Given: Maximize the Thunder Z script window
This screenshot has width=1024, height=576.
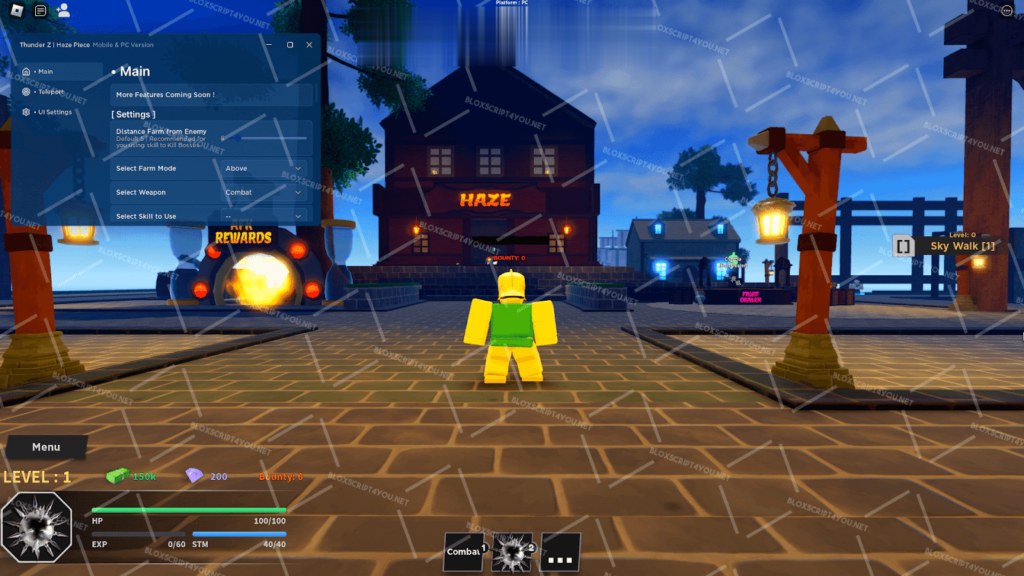Looking at the screenshot, I should pos(290,45).
